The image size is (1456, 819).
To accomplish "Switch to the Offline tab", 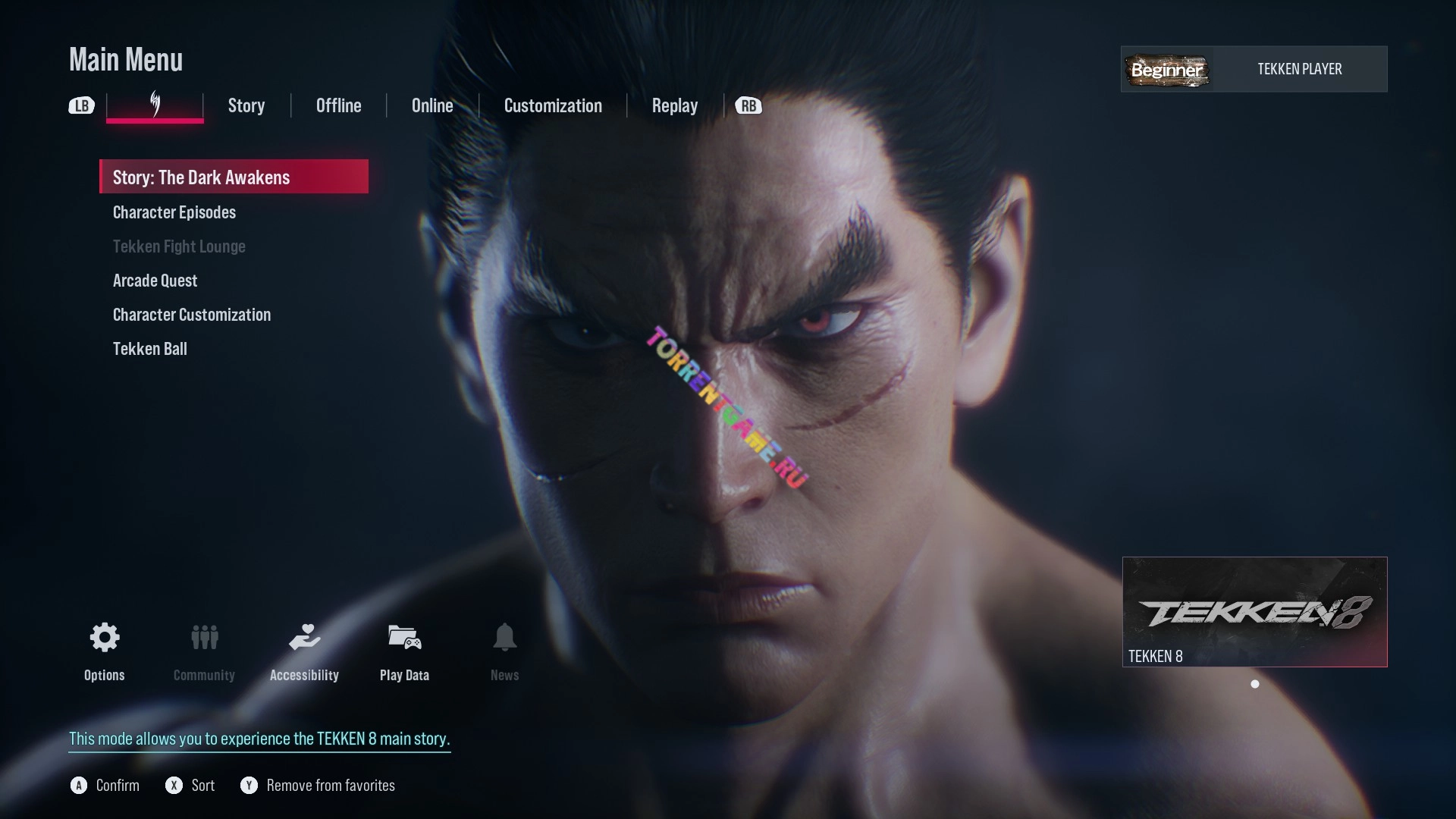I will 338,105.
